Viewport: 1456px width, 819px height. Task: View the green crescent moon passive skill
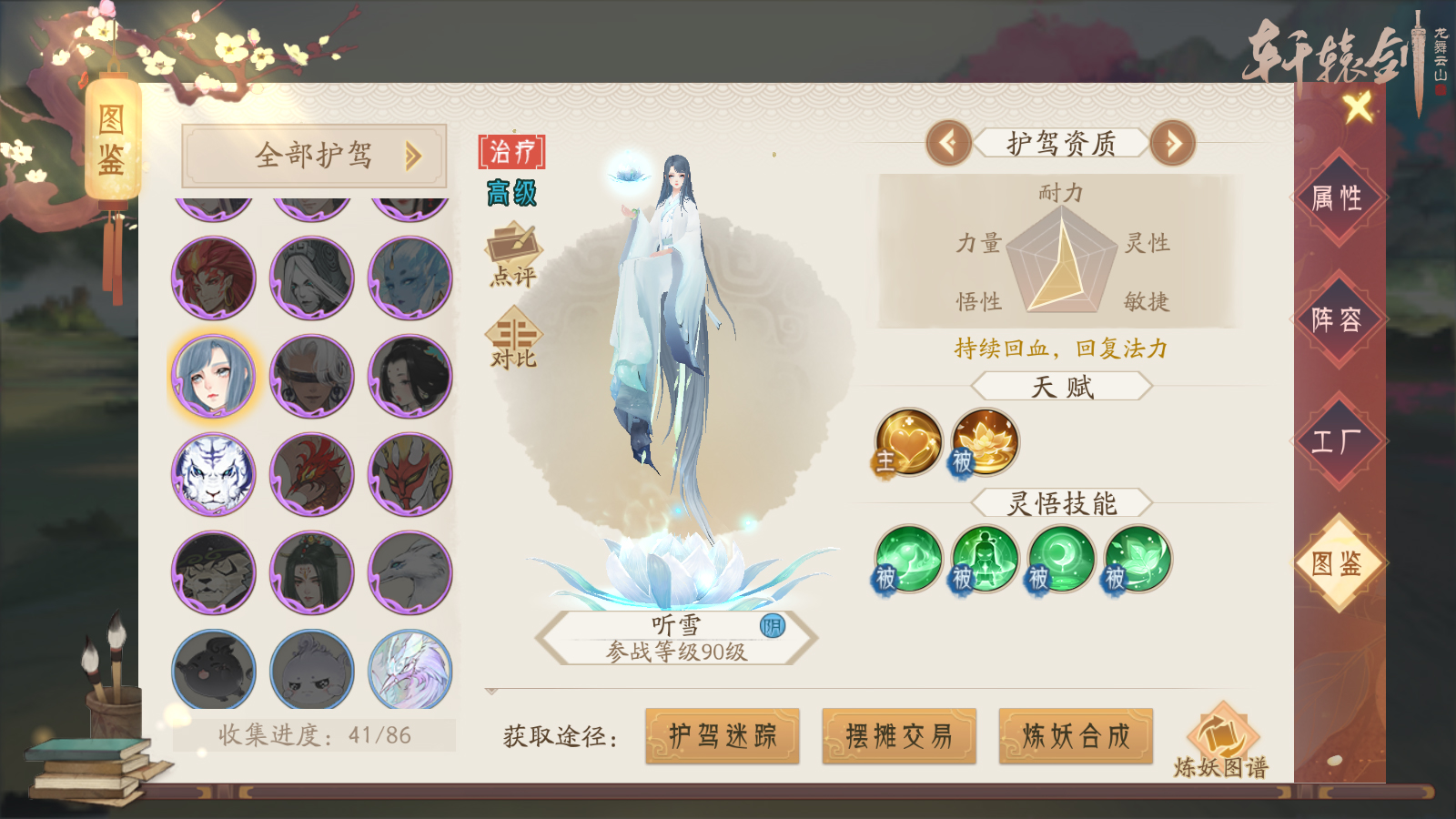click(x=1061, y=559)
